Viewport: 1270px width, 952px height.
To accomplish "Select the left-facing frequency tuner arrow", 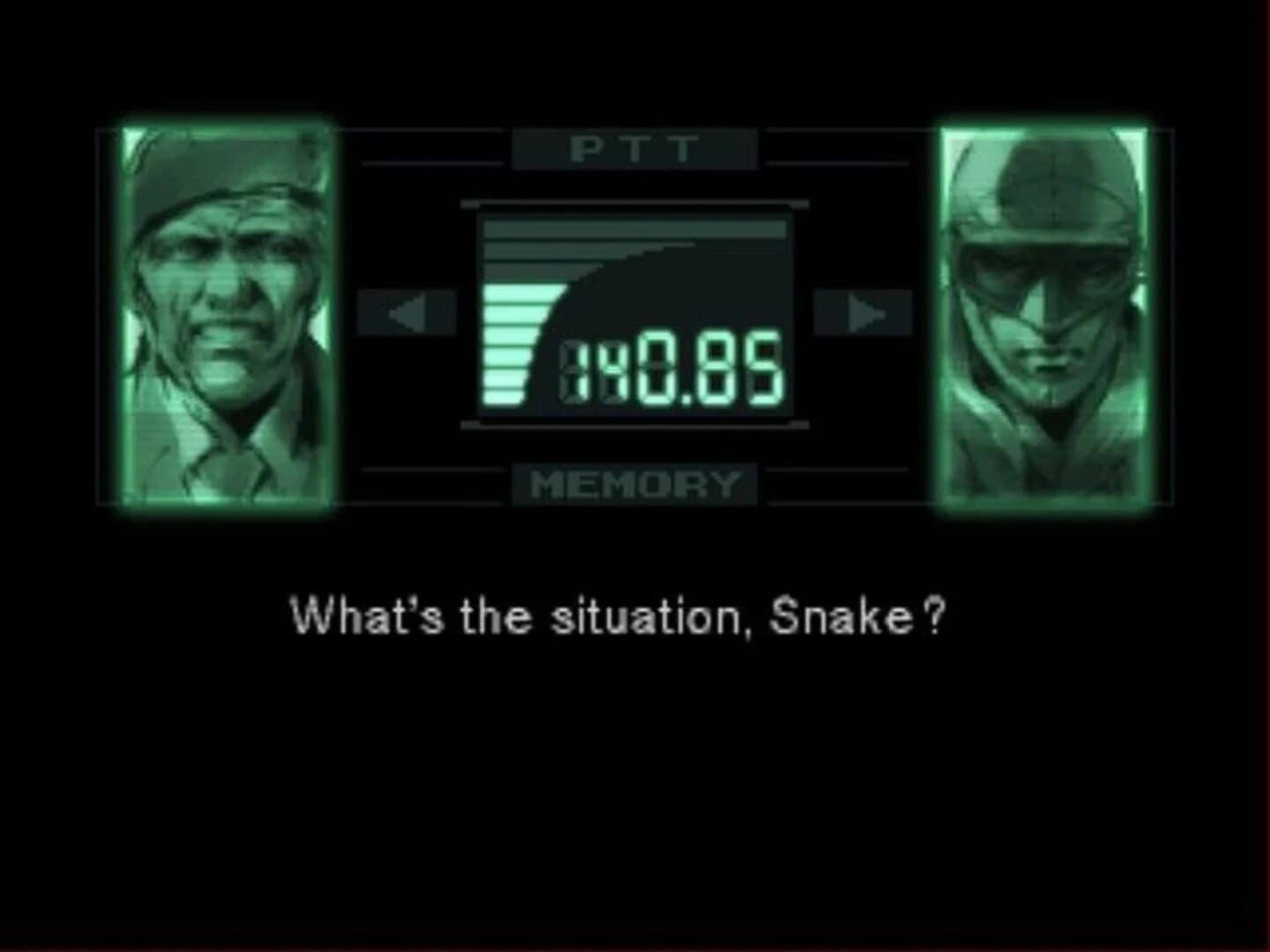I will 407,310.
